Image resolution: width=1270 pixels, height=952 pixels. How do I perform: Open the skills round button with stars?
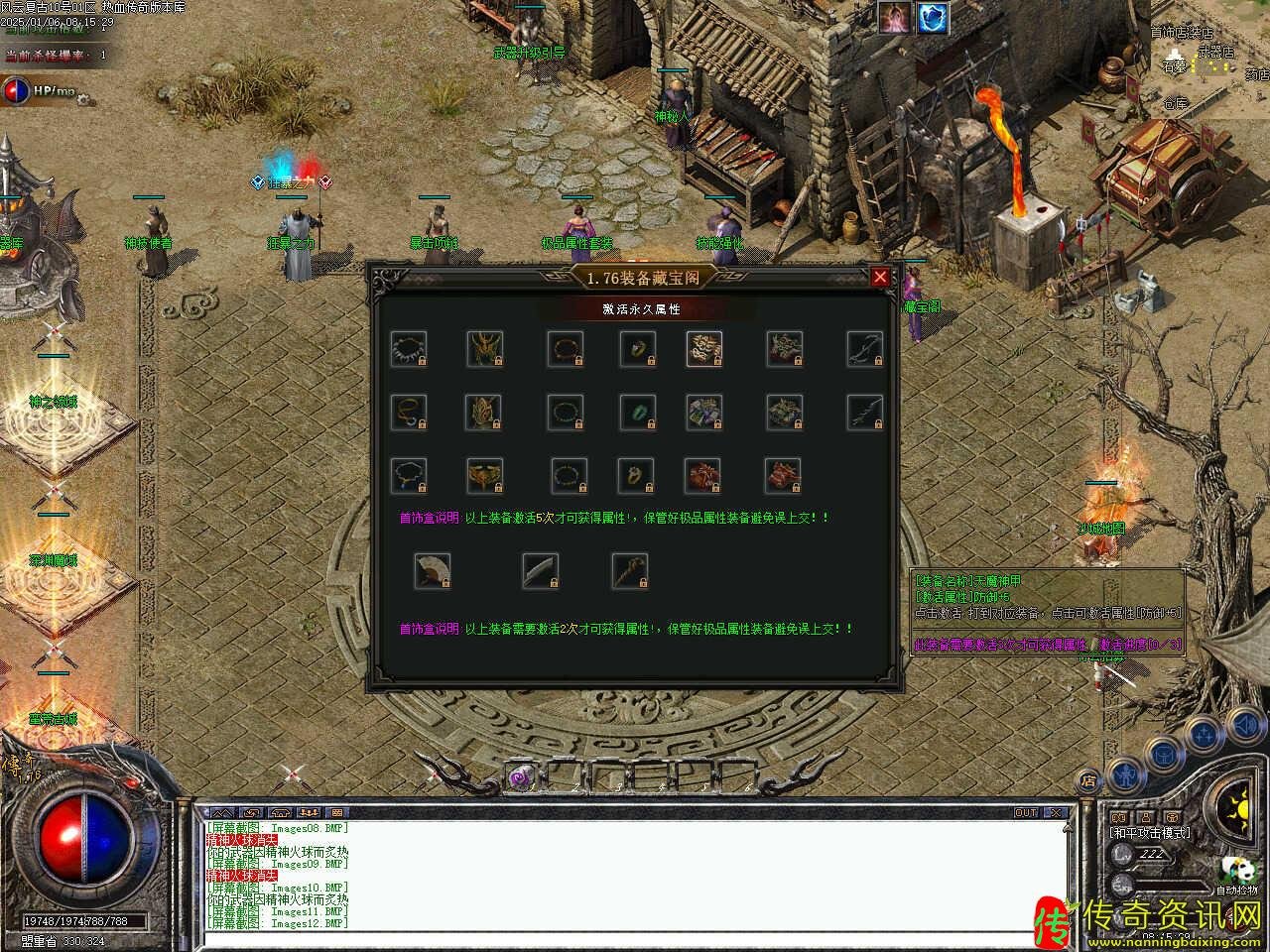click(1205, 736)
